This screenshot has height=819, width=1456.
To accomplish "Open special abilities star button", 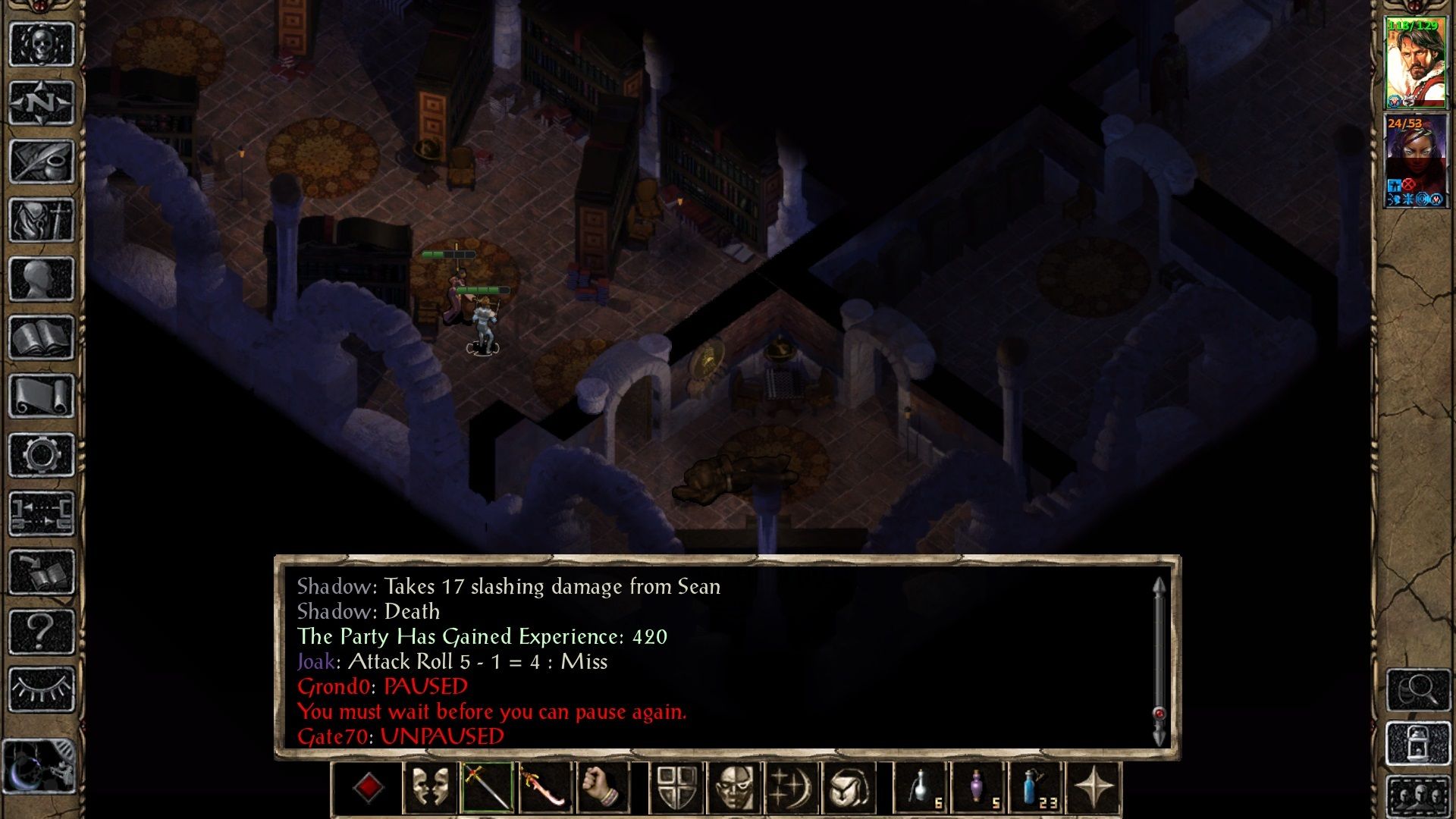I will (x=1094, y=788).
